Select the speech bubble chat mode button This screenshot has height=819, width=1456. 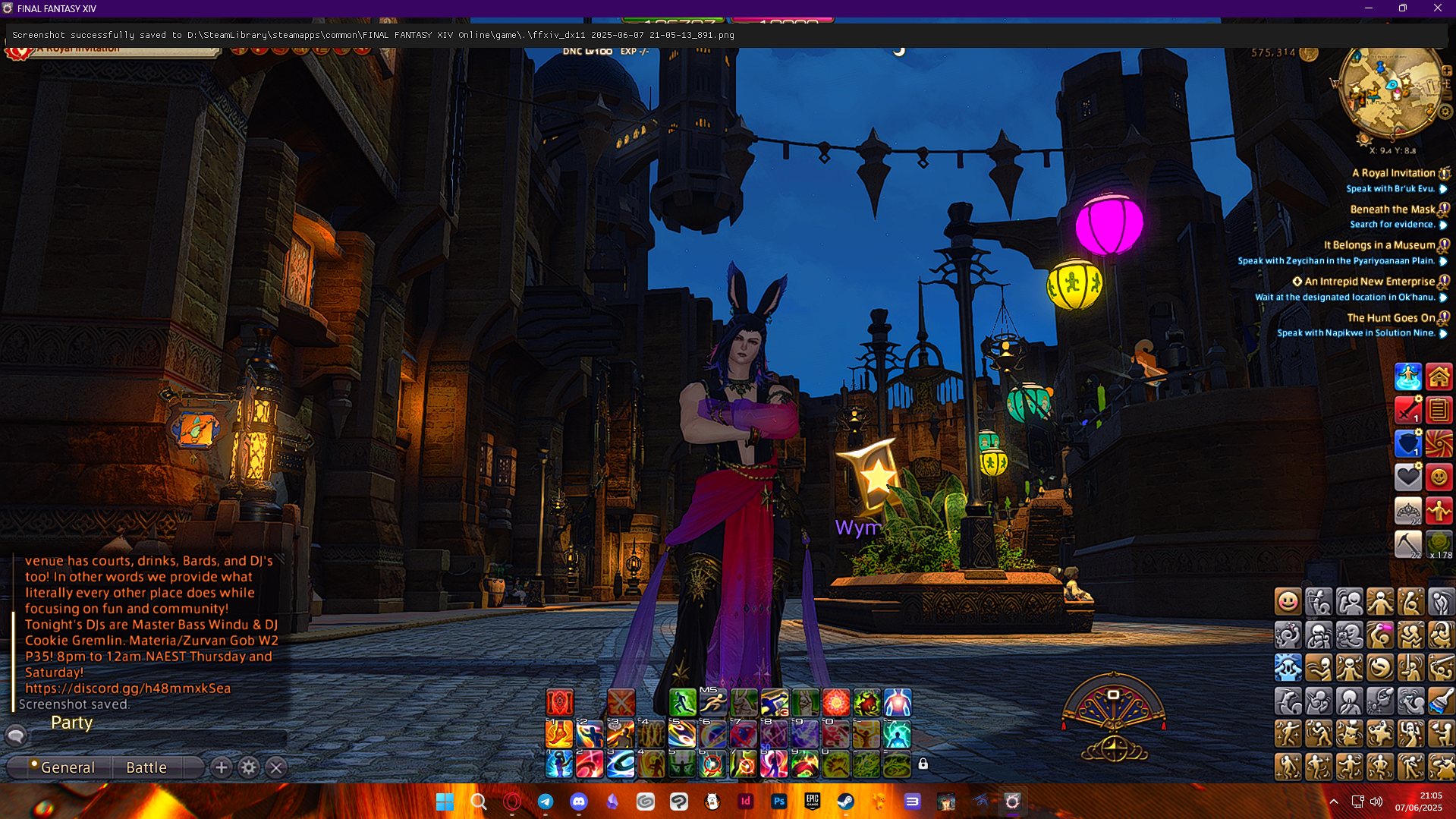coord(16,736)
